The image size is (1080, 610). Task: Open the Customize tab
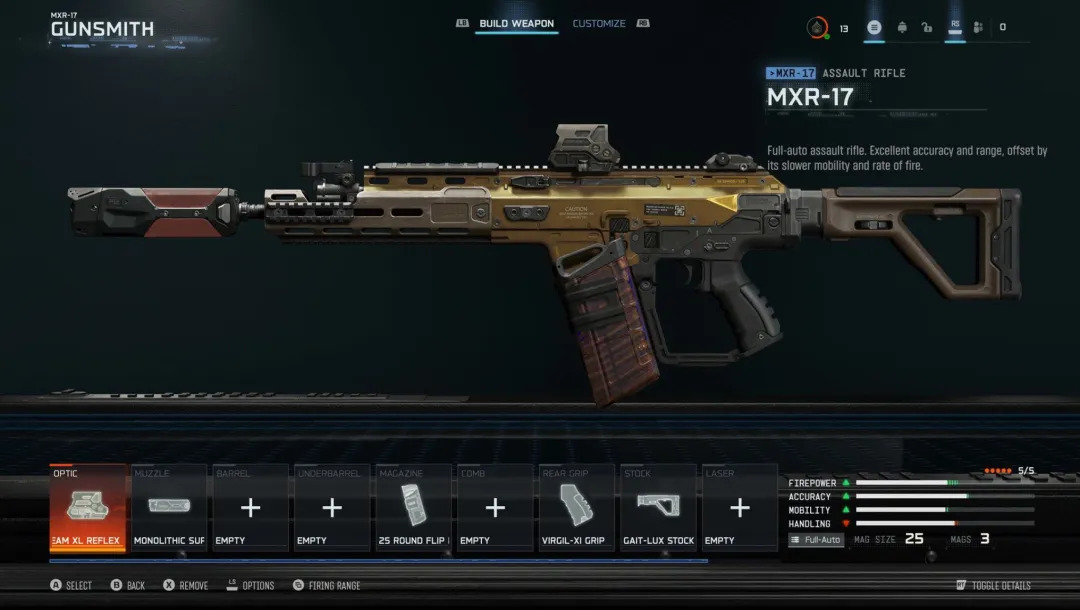click(x=599, y=24)
